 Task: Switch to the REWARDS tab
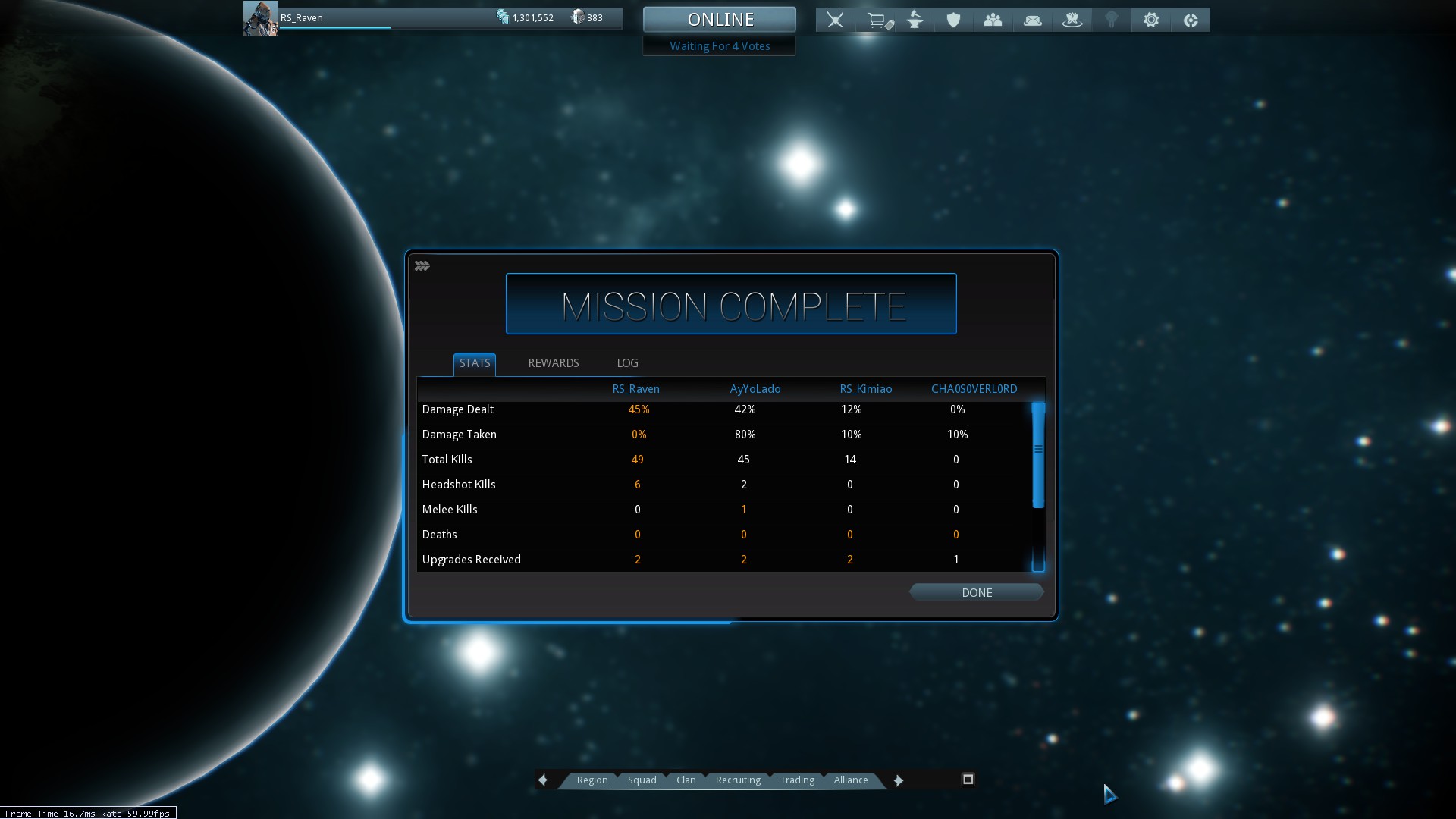coord(553,363)
